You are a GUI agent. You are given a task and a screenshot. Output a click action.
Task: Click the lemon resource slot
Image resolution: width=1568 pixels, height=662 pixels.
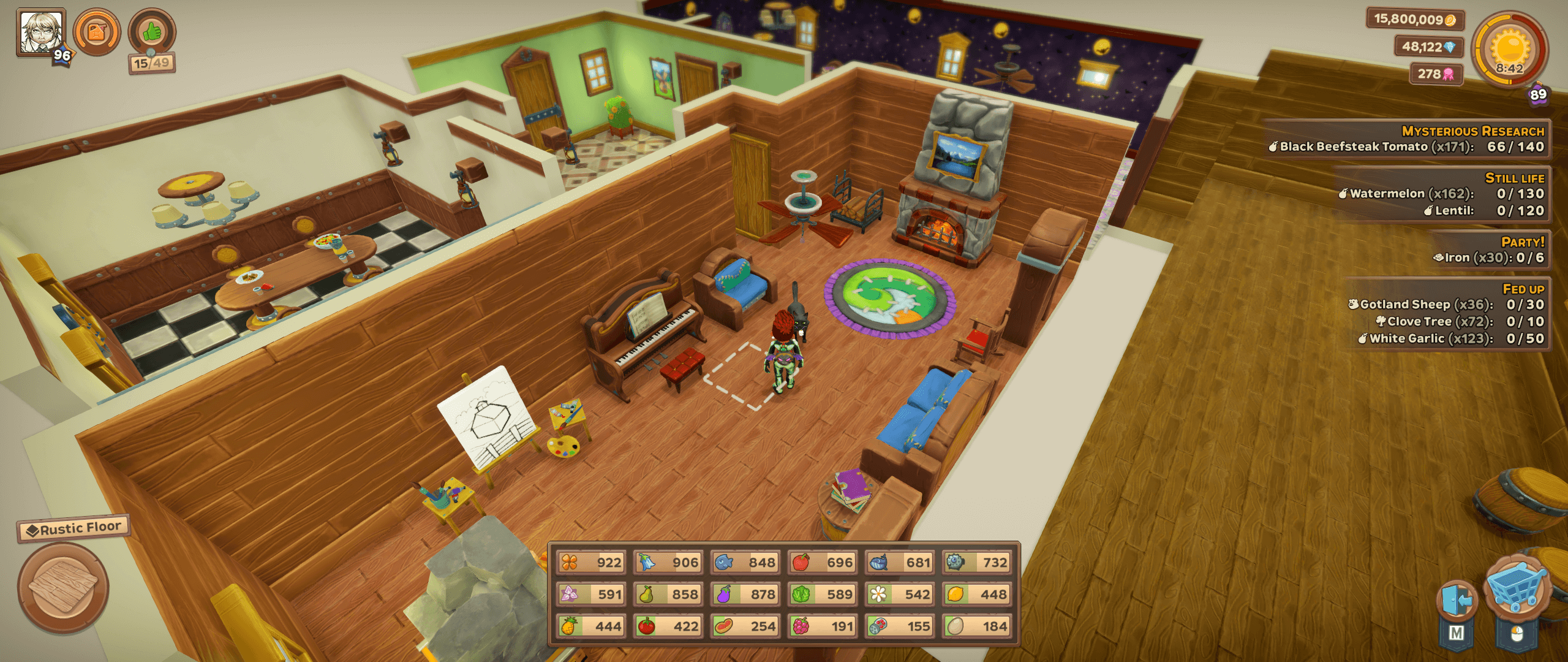click(976, 594)
